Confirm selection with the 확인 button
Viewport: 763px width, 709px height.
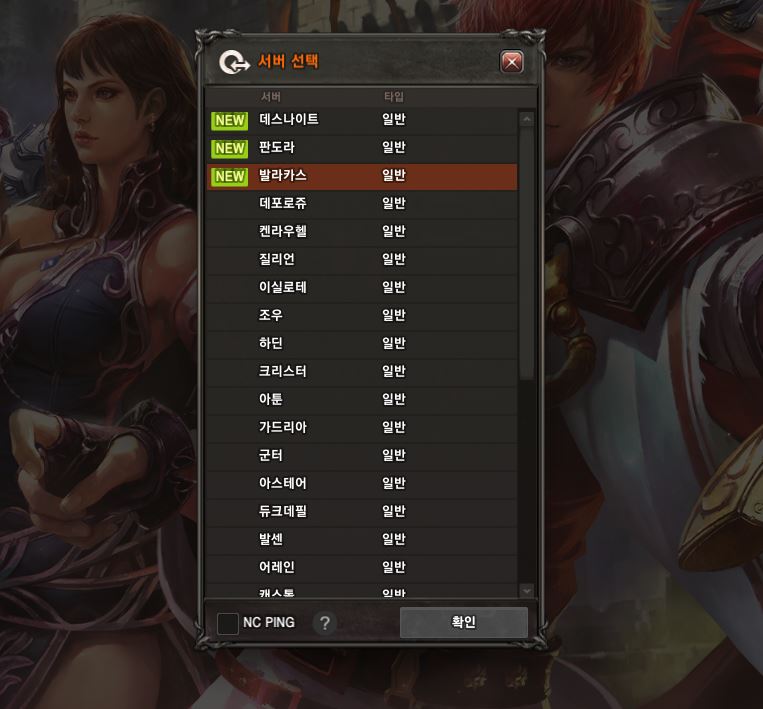(x=463, y=622)
